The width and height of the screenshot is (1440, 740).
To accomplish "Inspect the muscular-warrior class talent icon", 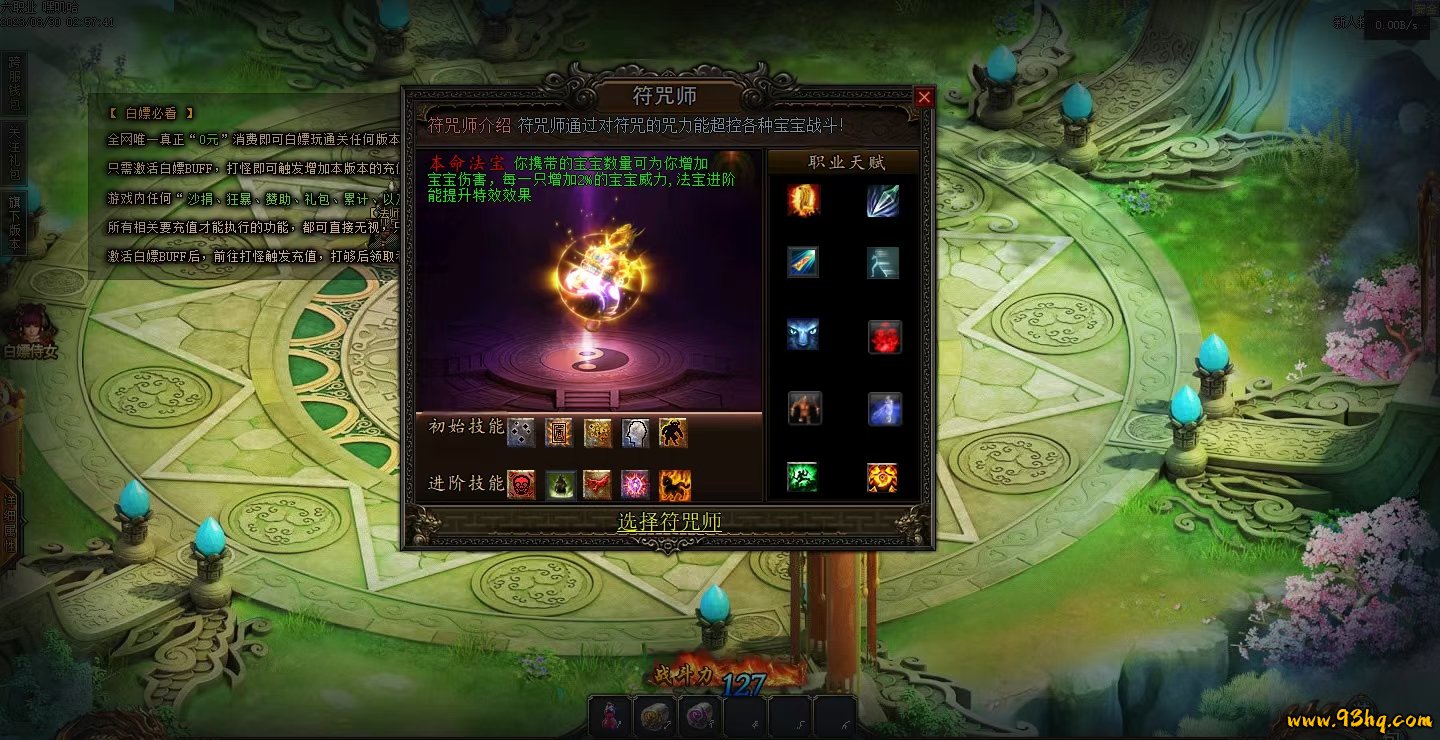I will [x=804, y=408].
